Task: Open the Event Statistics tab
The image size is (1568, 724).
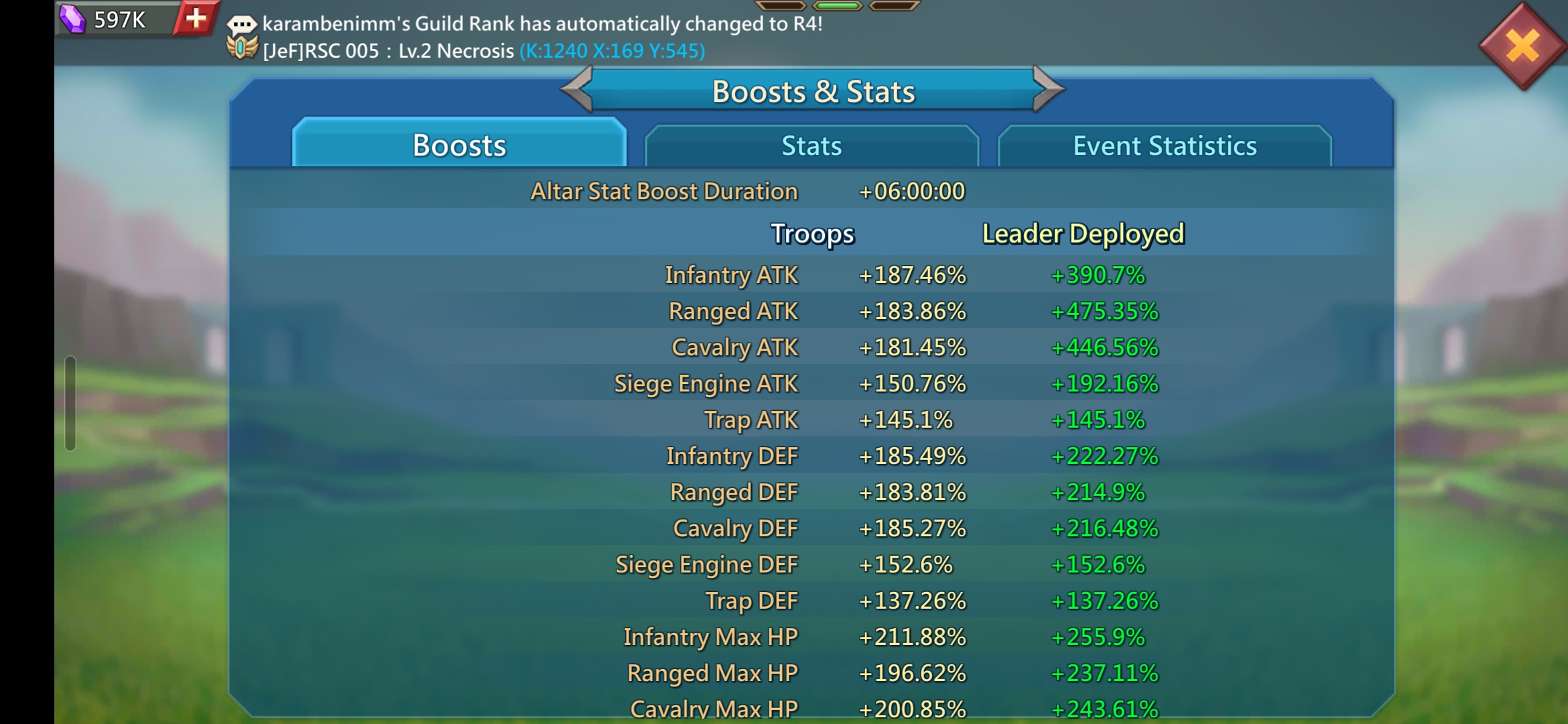Action: [x=1164, y=145]
